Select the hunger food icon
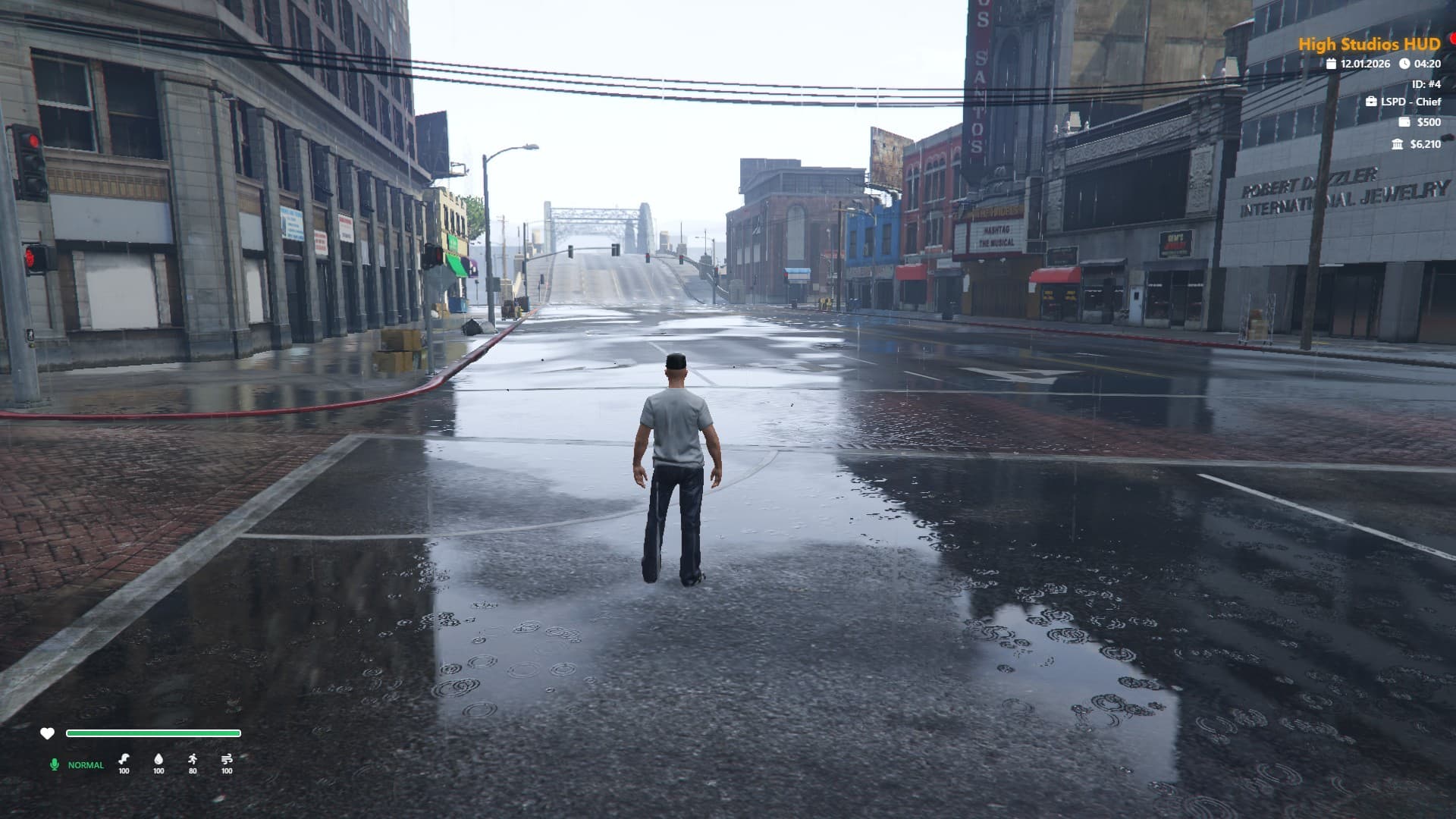Image resolution: width=1456 pixels, height=819 pixels. (x=124, y=758)
